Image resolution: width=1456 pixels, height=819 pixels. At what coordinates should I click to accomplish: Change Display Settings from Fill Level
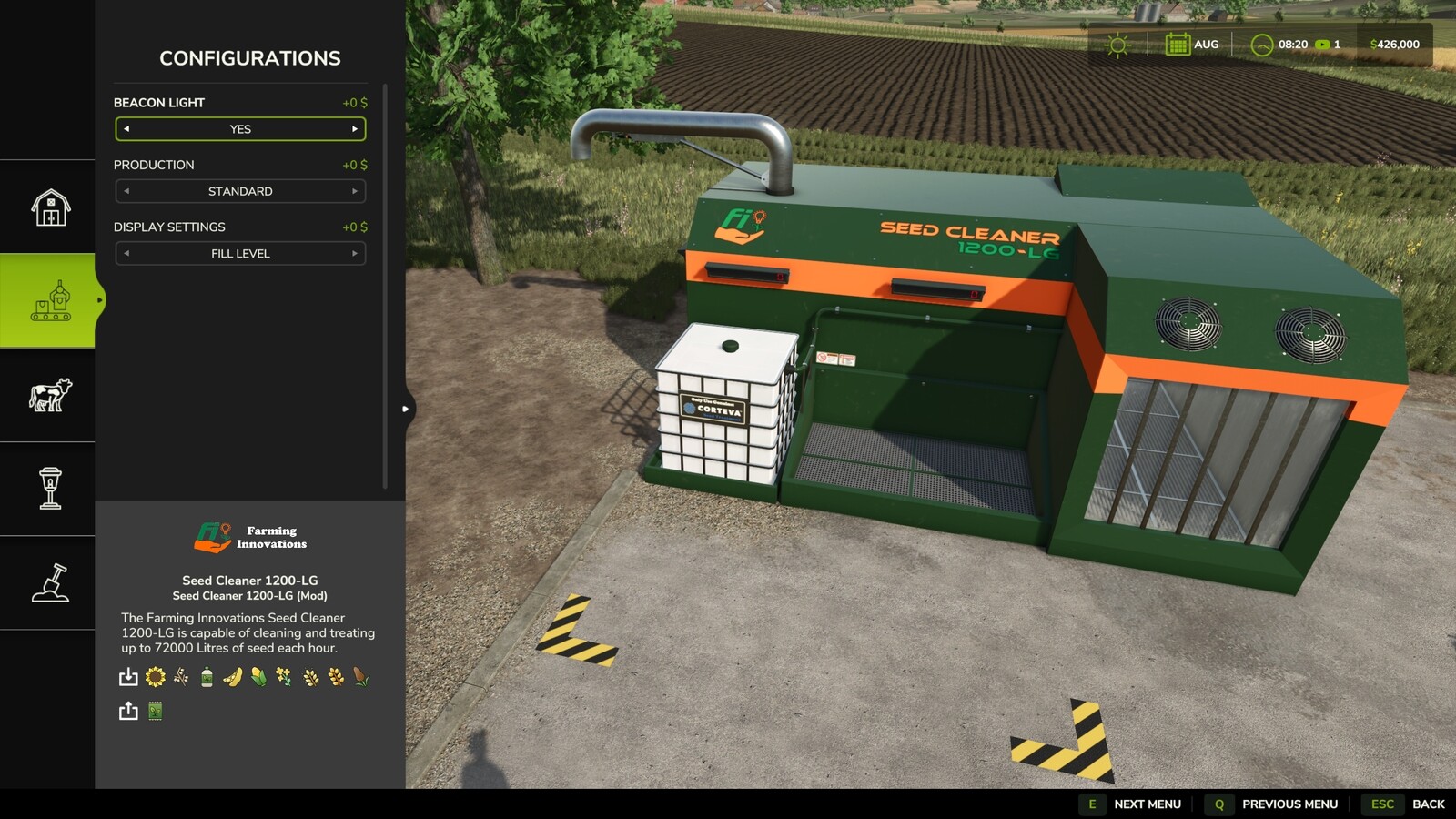coord(240,254)
